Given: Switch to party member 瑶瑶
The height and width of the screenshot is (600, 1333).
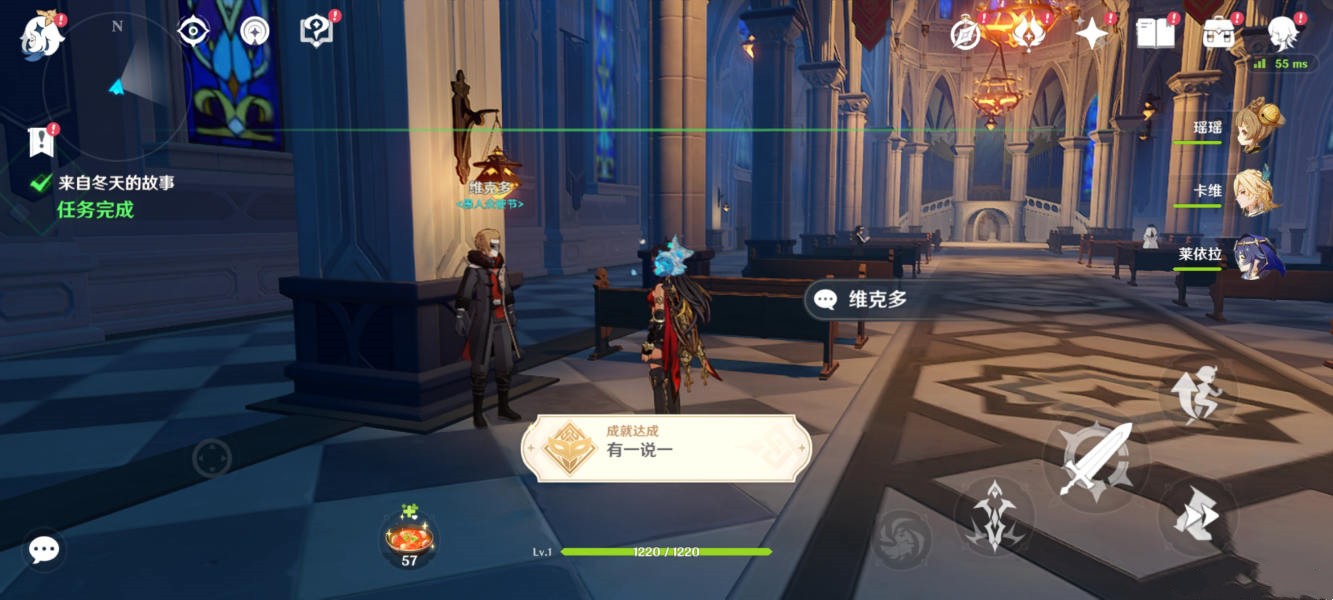Looking at the screenshot, I should click(1256, 128).
